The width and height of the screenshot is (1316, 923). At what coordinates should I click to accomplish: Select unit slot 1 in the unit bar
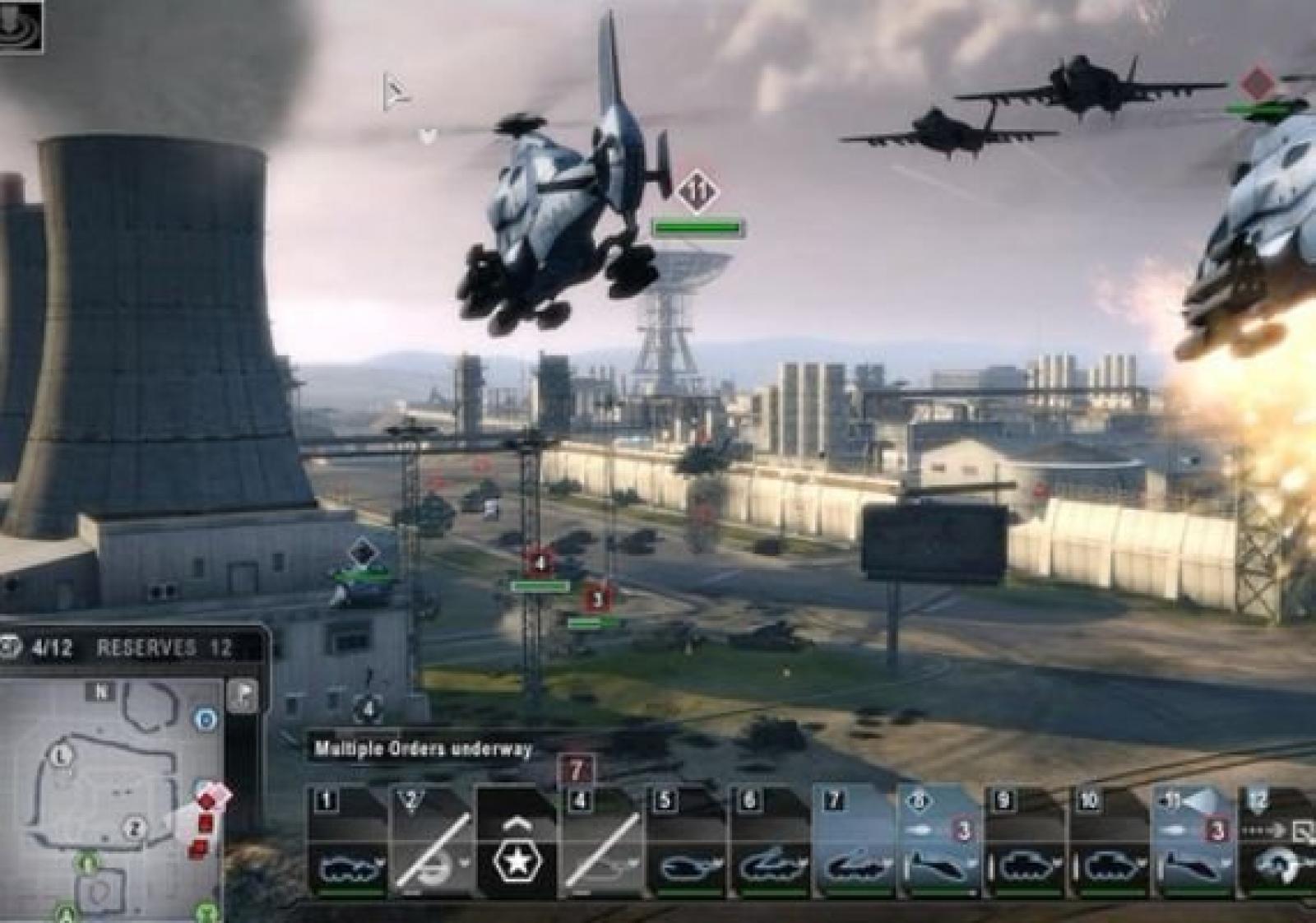point(349,839)
